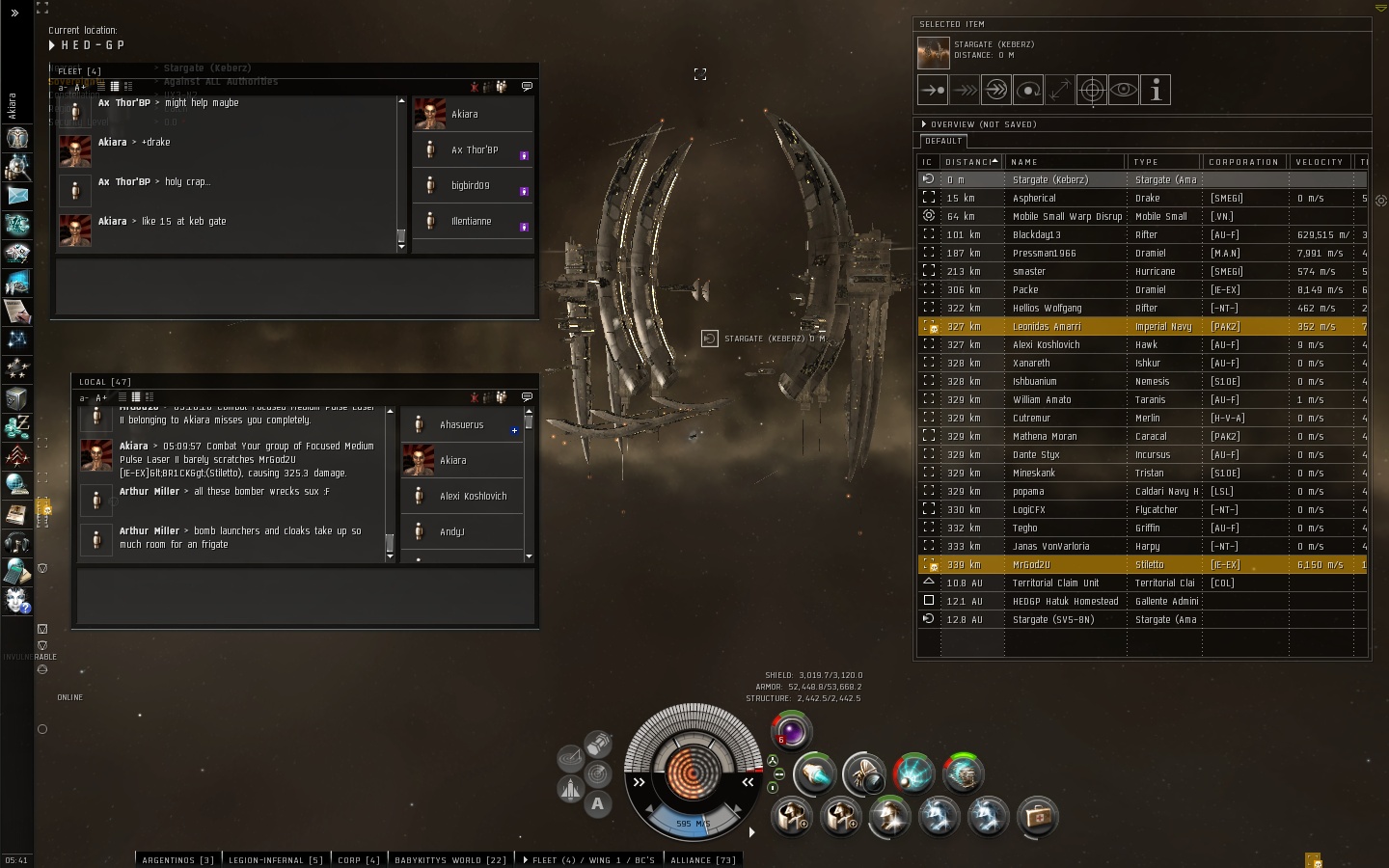This screenshot has height=868, width=1389.
Task: Lock target on the selected item
Action: tap(1092, 90)
